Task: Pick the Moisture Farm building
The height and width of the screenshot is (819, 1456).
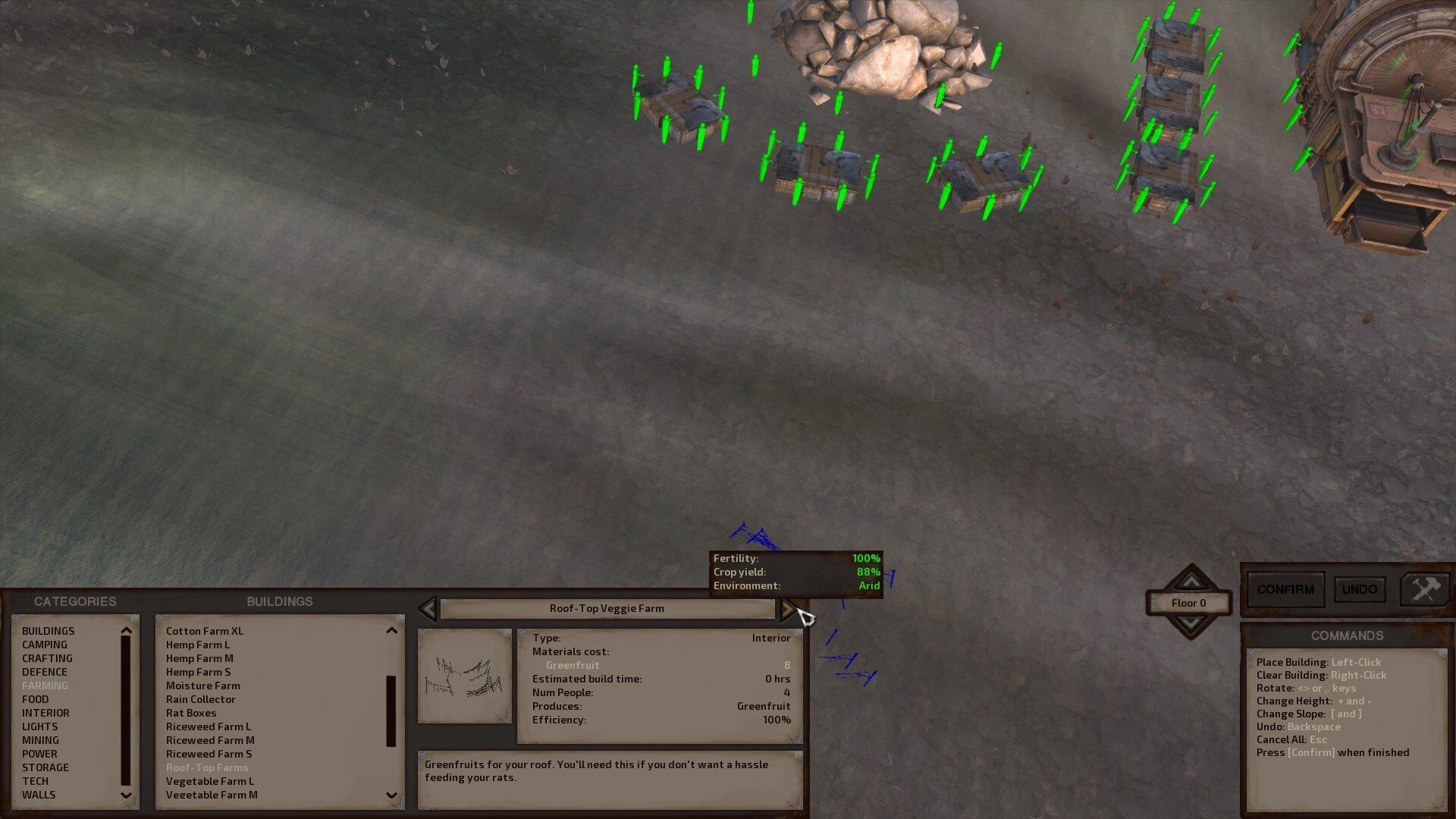Action: (203, 686)
